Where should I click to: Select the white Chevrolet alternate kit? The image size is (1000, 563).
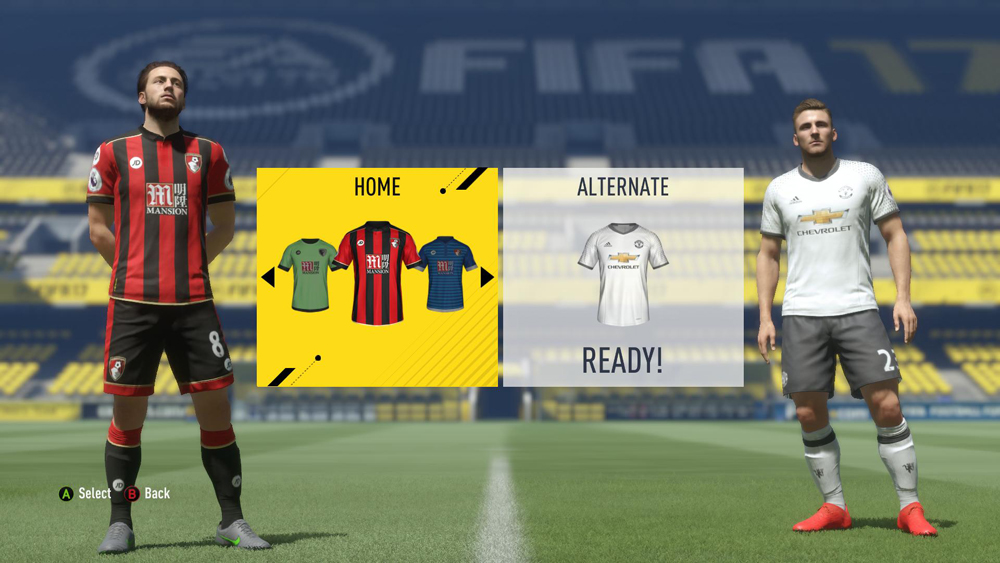[623, 273]
